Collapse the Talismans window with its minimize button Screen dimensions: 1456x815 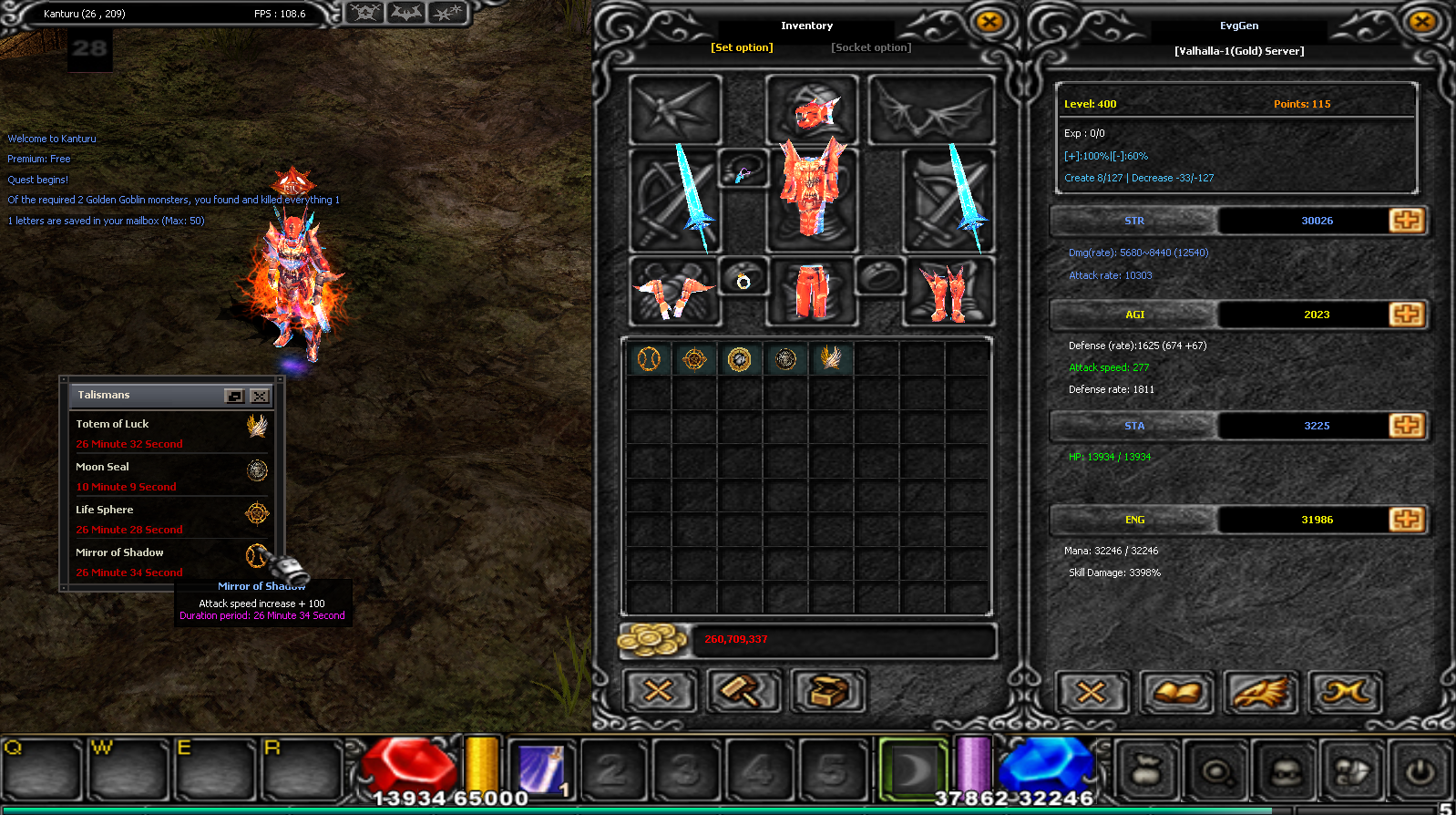click(233, 396)
